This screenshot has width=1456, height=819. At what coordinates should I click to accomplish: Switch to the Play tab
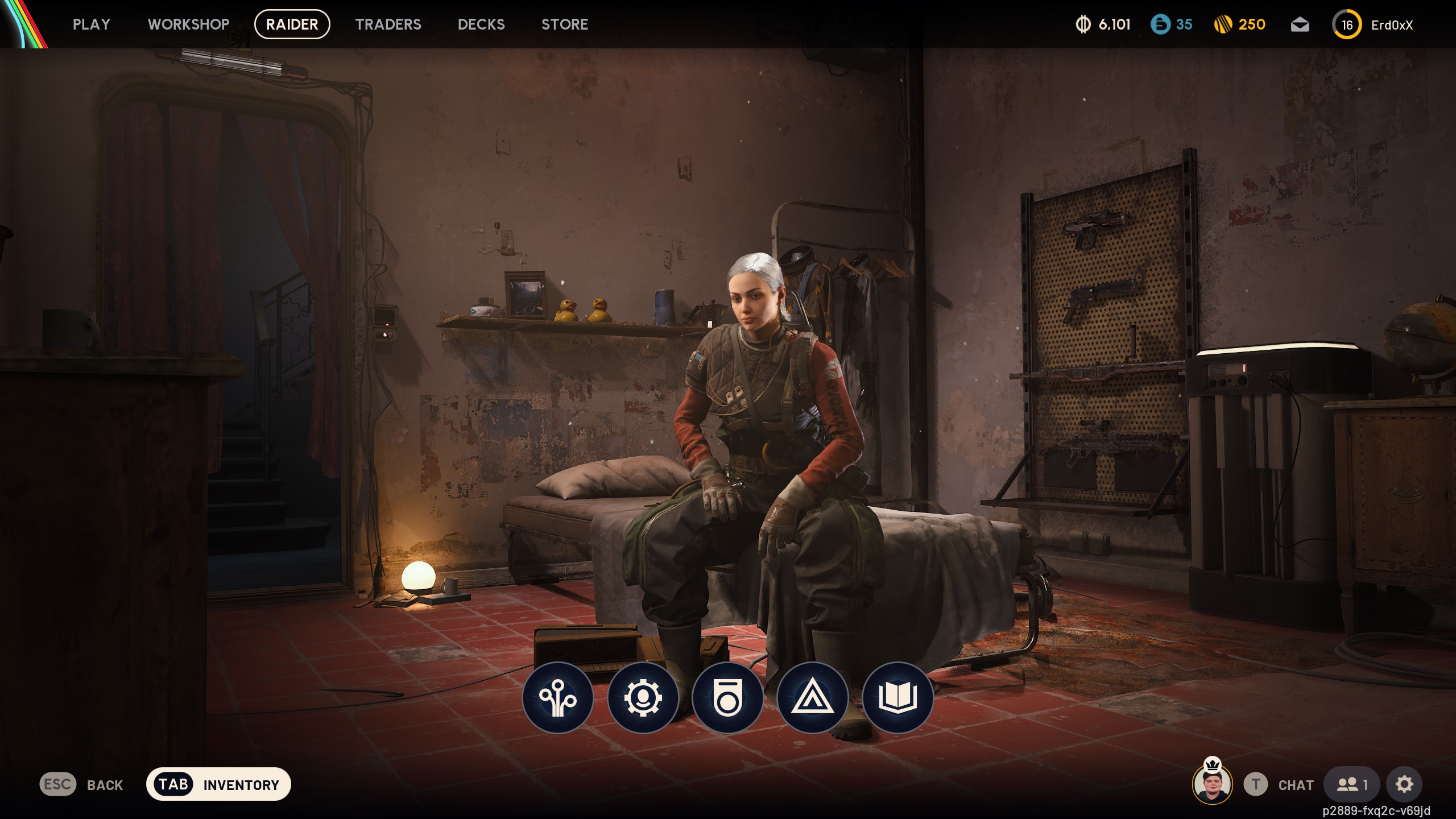pos(91,24)
